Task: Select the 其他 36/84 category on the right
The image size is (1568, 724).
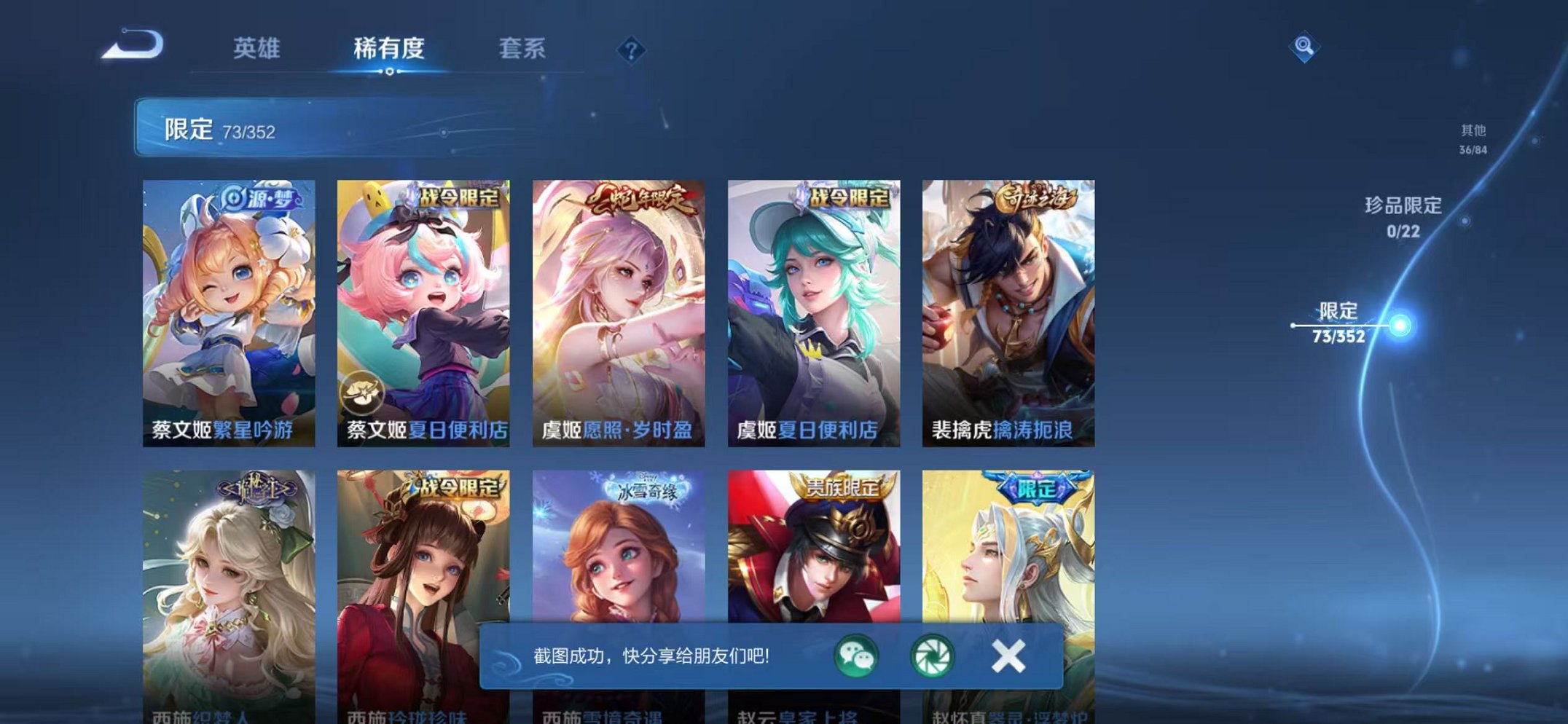Action: coord(1473,138)
